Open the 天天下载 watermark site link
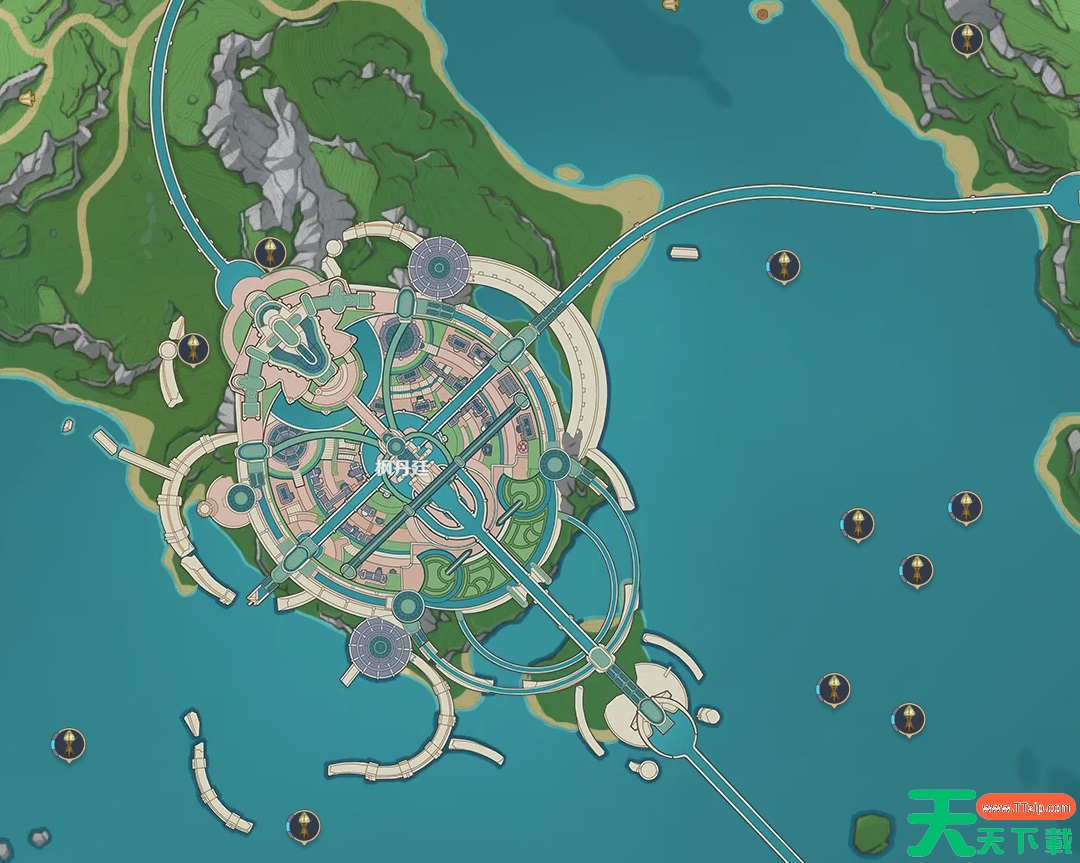 (x=1025, y=805)
